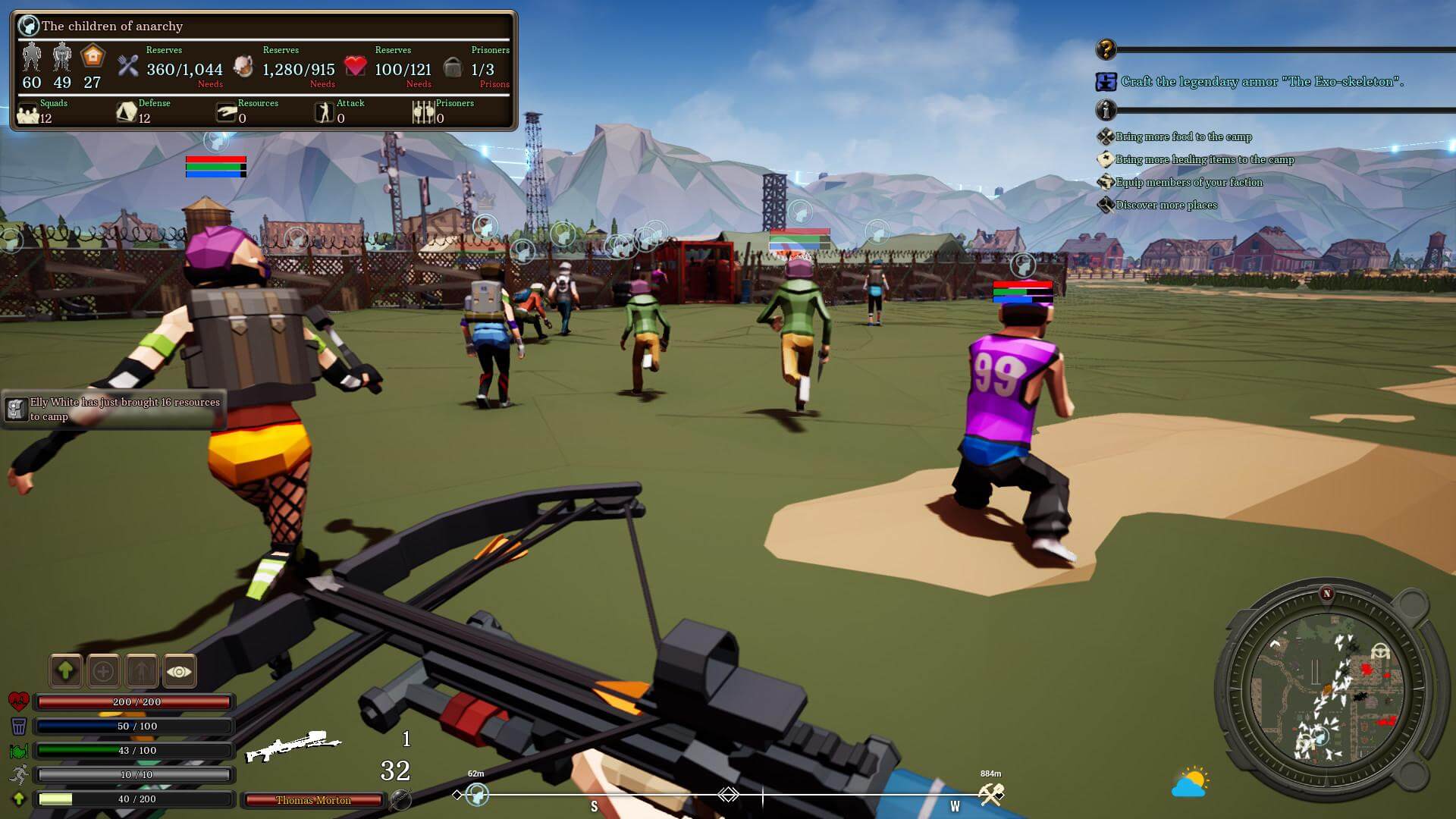Open the info hints header icon
Viewport: 1456px width, 819px height.
coord(1106,111)
